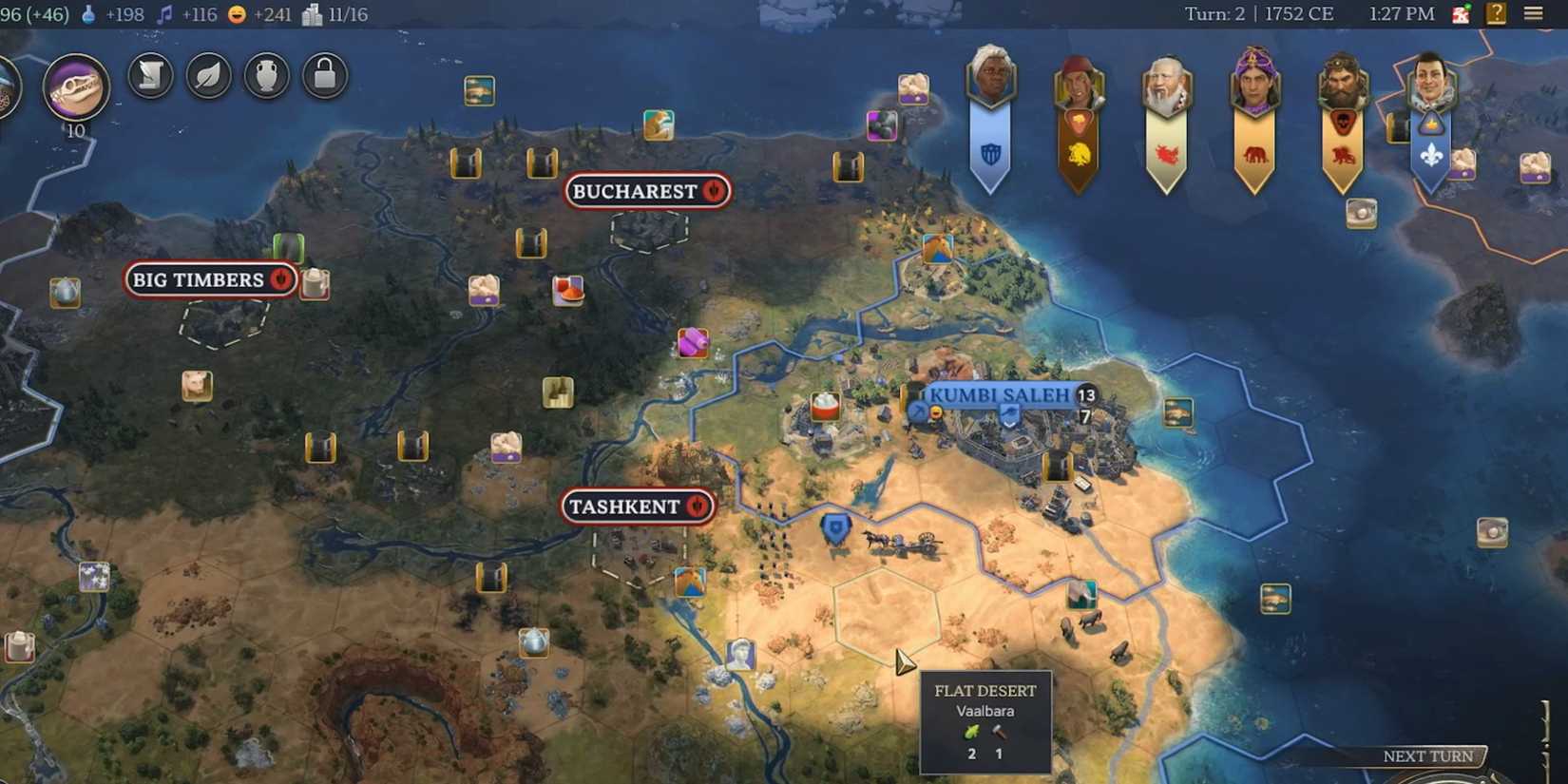Click the Tashkent city-state label
Image resolution: width=1568 pixels, height=784 pixels.
[x=635, y=507]
